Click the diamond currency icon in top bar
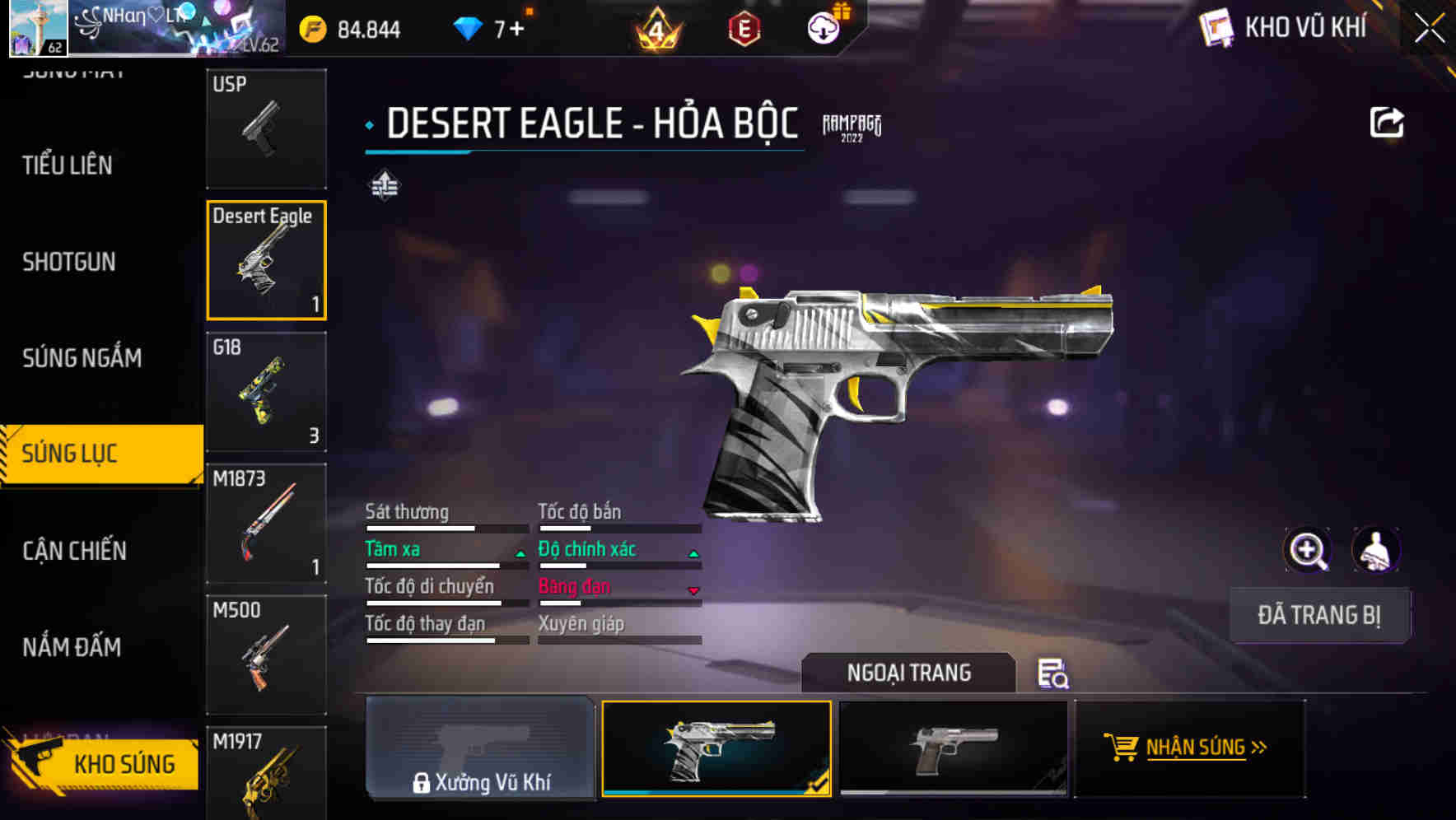The image size is (1456, 820). coord(469,27)
